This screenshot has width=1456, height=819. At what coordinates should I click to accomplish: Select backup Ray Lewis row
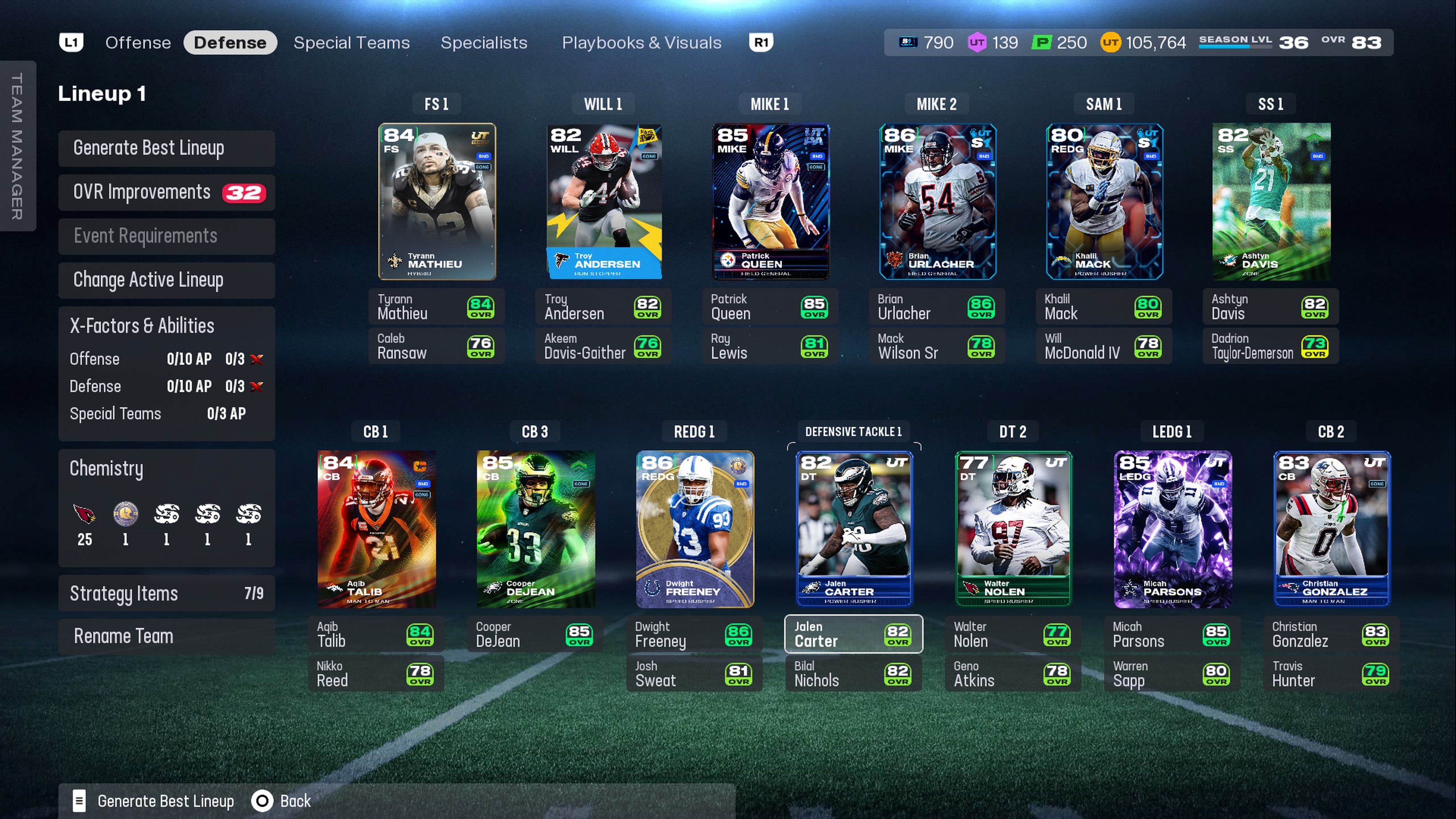pyautogui.click(x=770, y=346)
